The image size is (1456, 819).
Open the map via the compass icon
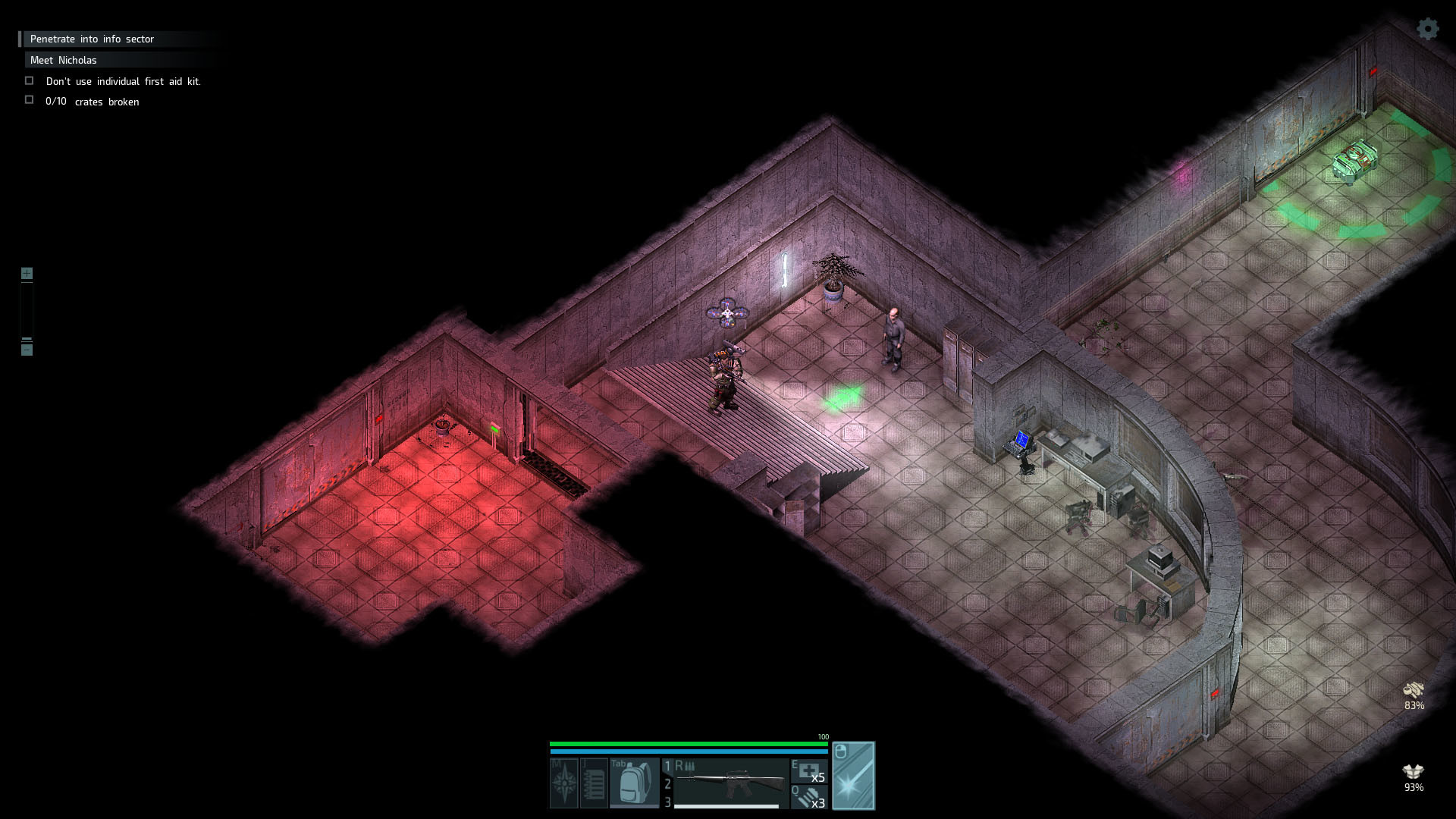tap(563, 781)
